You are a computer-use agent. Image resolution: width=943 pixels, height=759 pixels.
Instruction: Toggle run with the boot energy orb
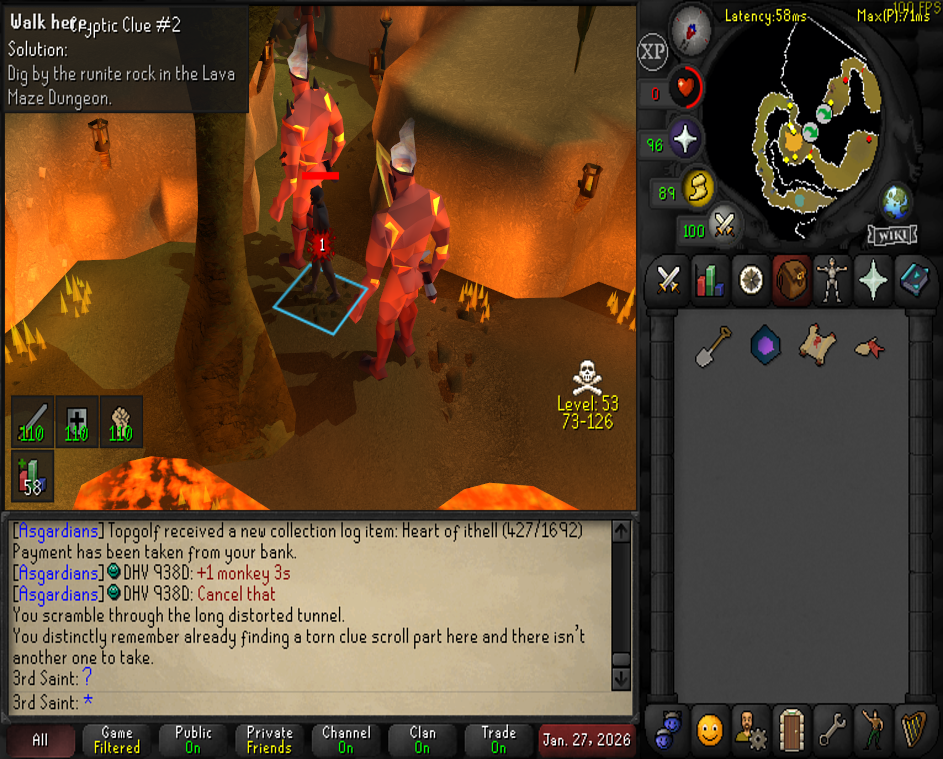click(697, 187)
